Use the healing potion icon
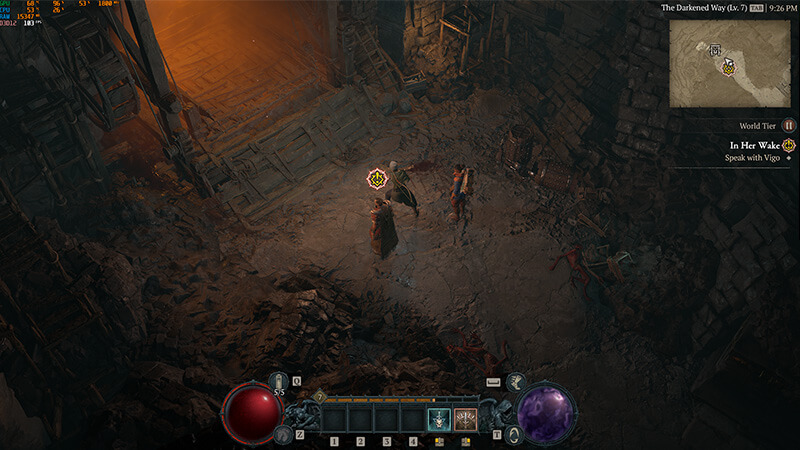 coord(280,383)
